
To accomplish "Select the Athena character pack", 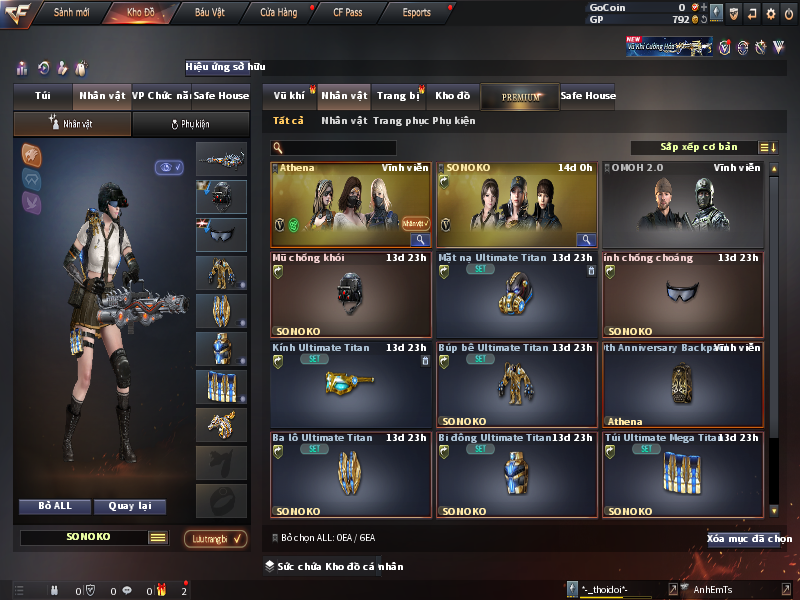I will [351, 204].
